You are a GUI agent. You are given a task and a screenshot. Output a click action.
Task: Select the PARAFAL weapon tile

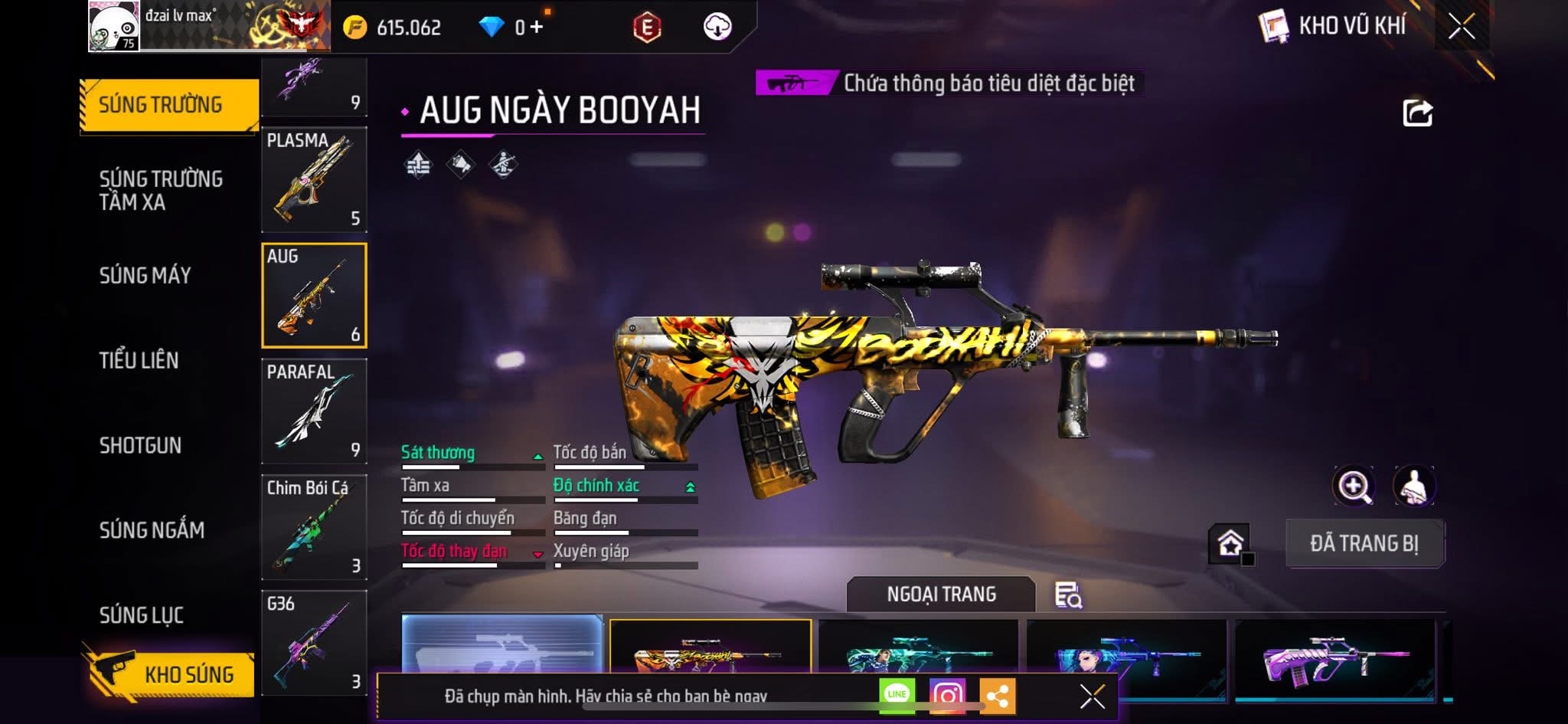314,411
